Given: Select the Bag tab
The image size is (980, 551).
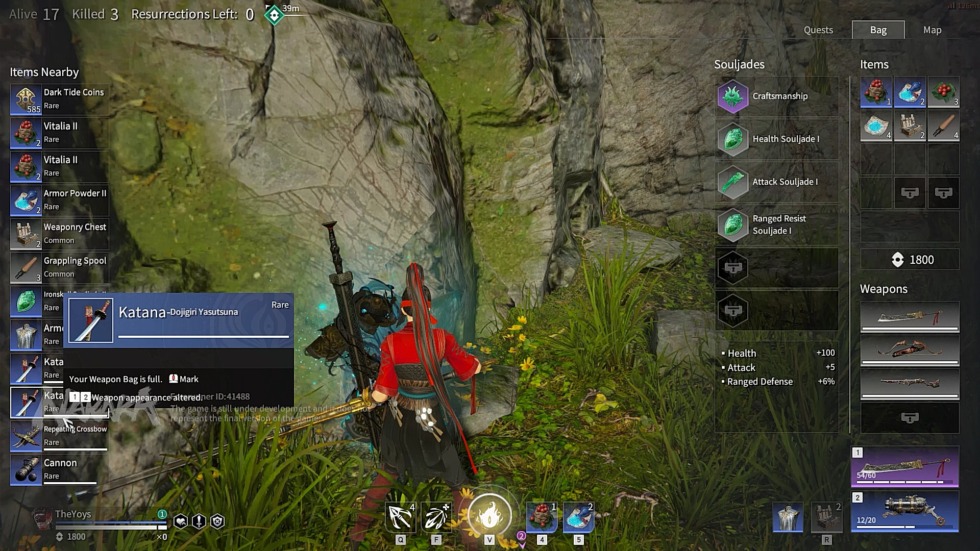Looking at the screenshot, I should 878,30.
